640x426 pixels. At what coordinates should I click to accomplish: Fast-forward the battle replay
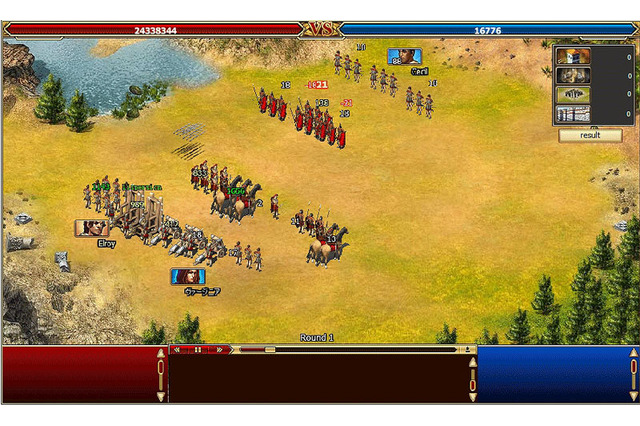[x=217, y=350]
